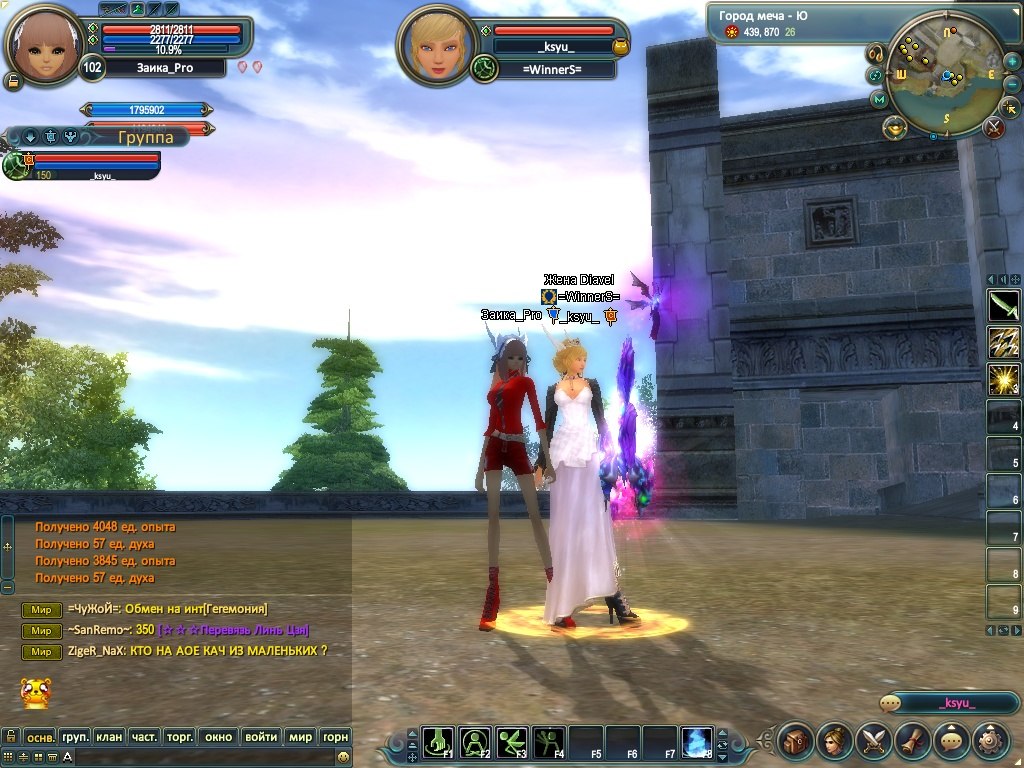This screenshot has width=1024, height=768.
Task: Activate the F2 meditation skill
Action: (x=476, y=741)
